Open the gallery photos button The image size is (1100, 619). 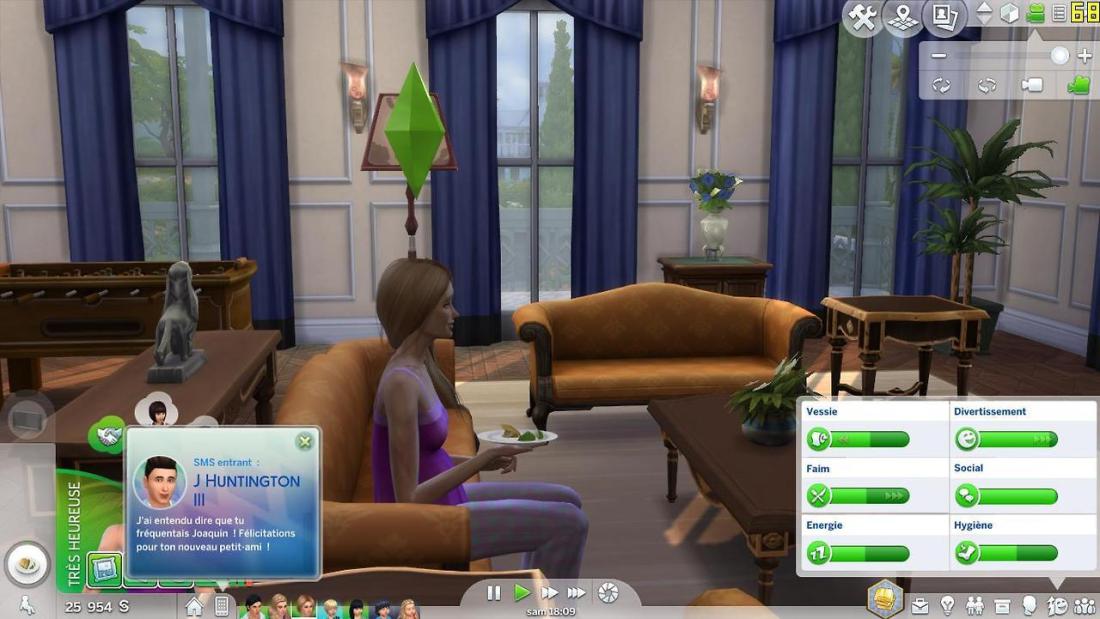point(944,16)
